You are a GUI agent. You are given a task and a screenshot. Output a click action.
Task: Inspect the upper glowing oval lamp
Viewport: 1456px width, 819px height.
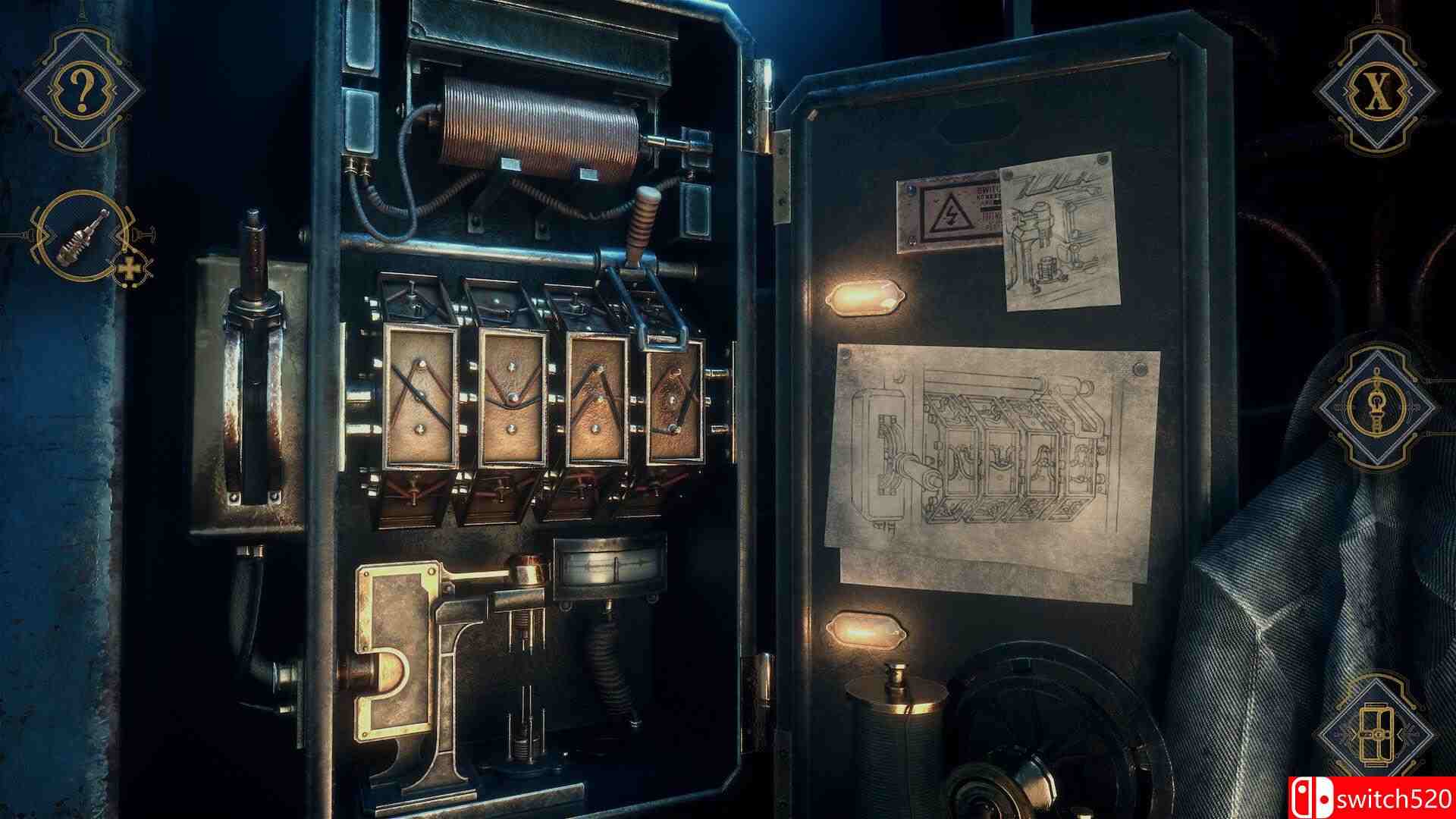click(x=864, y=296)
